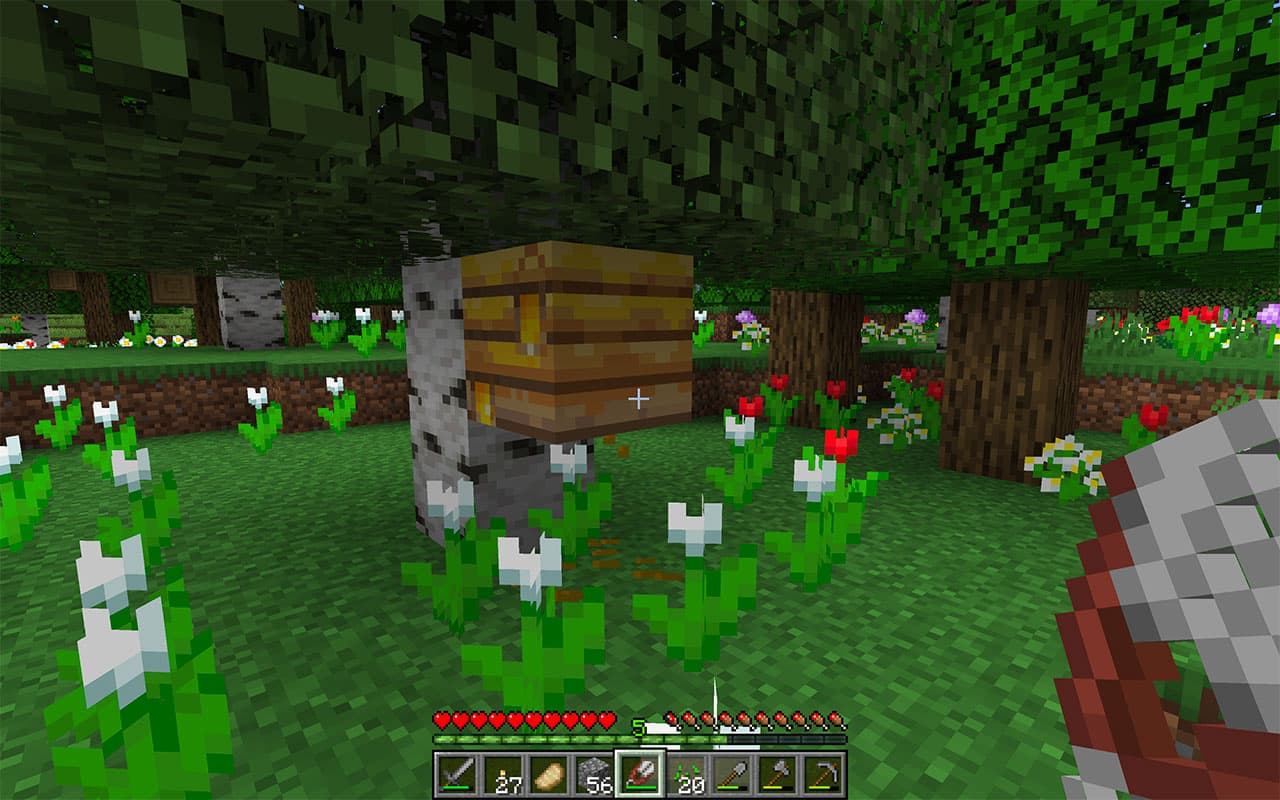Equip the axe from the hotbar
The image size is (1280, 800).
tap(778, 775)
